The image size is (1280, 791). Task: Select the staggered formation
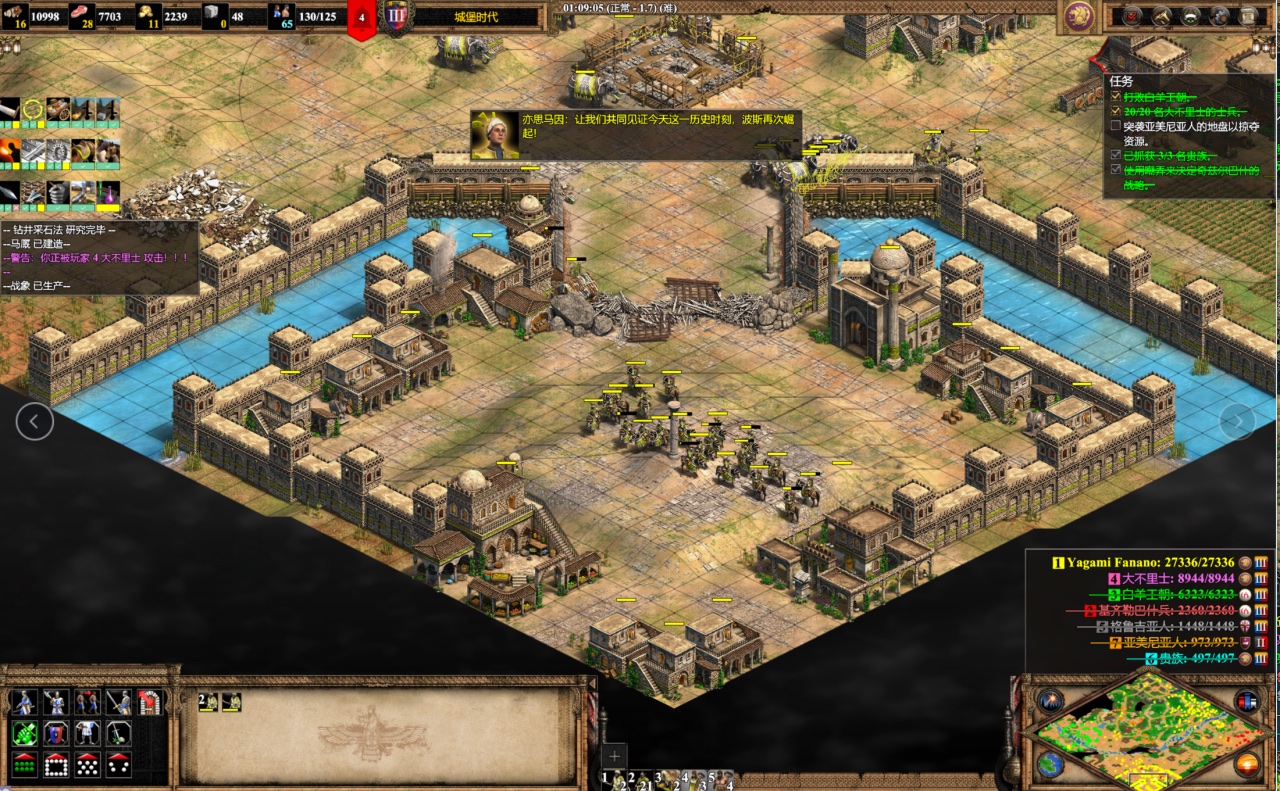coord(88,765)
